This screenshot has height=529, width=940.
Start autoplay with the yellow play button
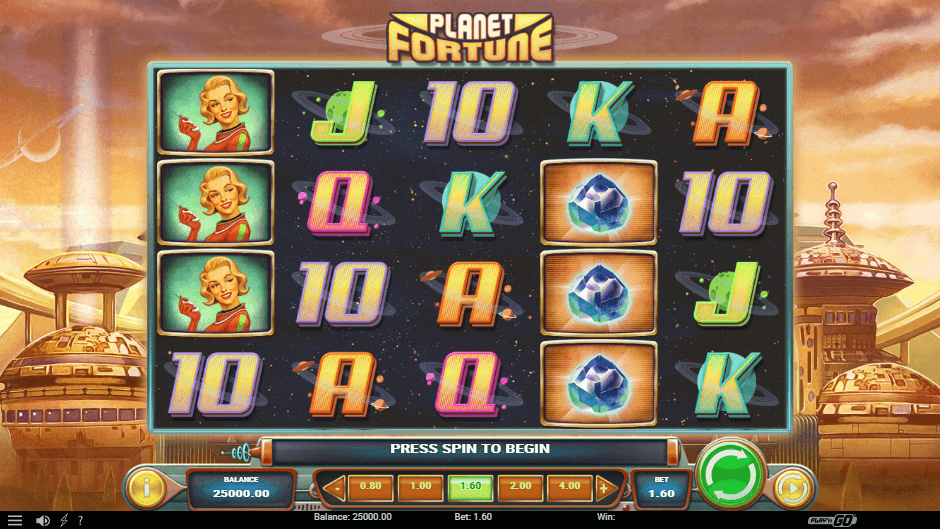(x=792, y=489)
